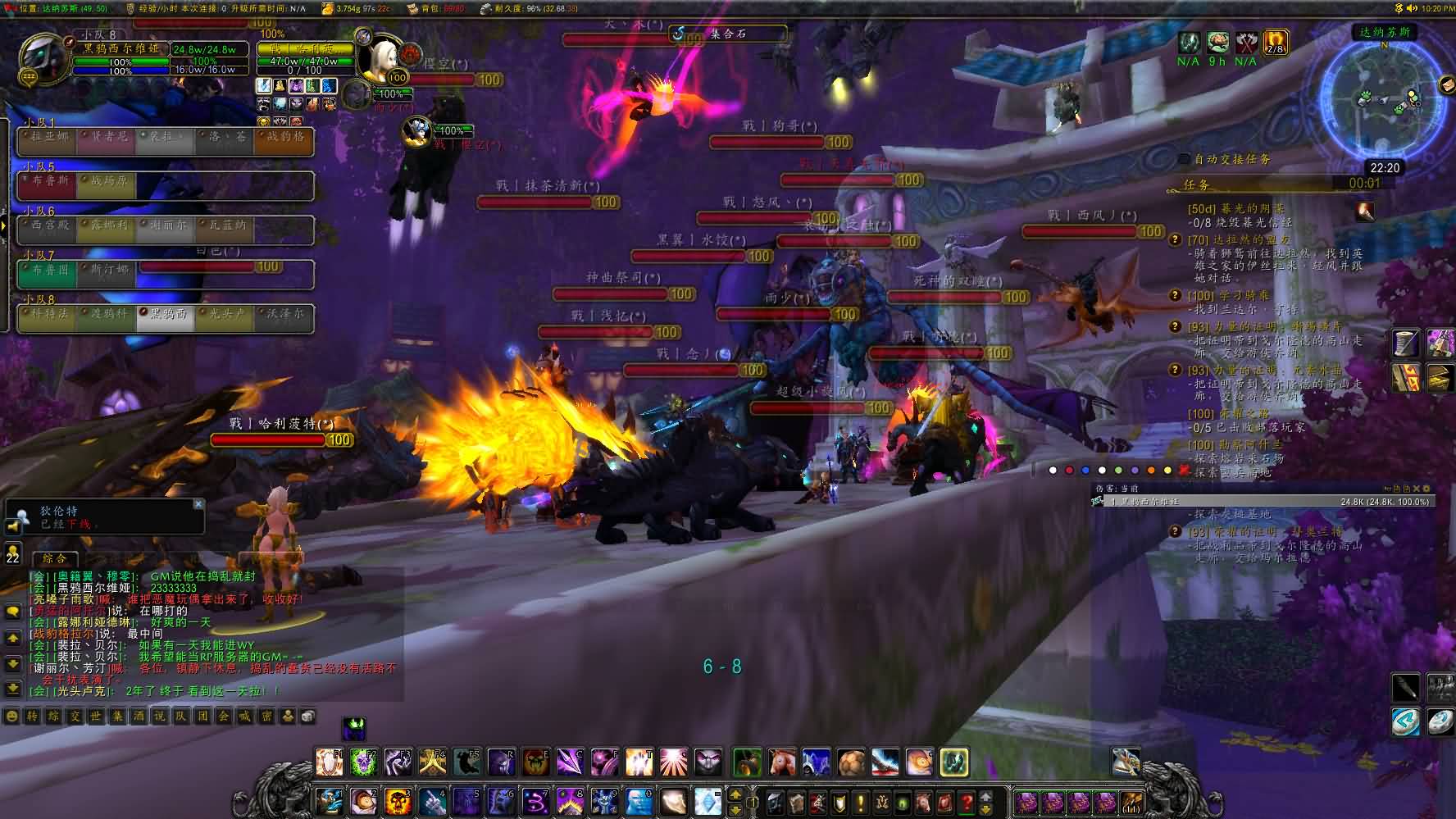Open the mail envelope icon by the minimap

[x=1447, y=84]
